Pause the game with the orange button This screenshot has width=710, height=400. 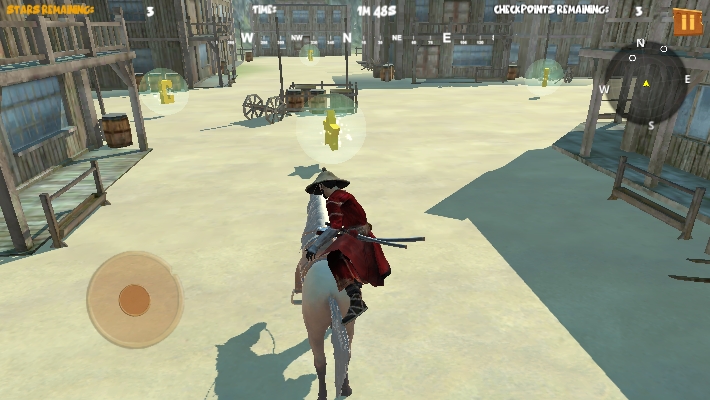click(x=687, y=21)
